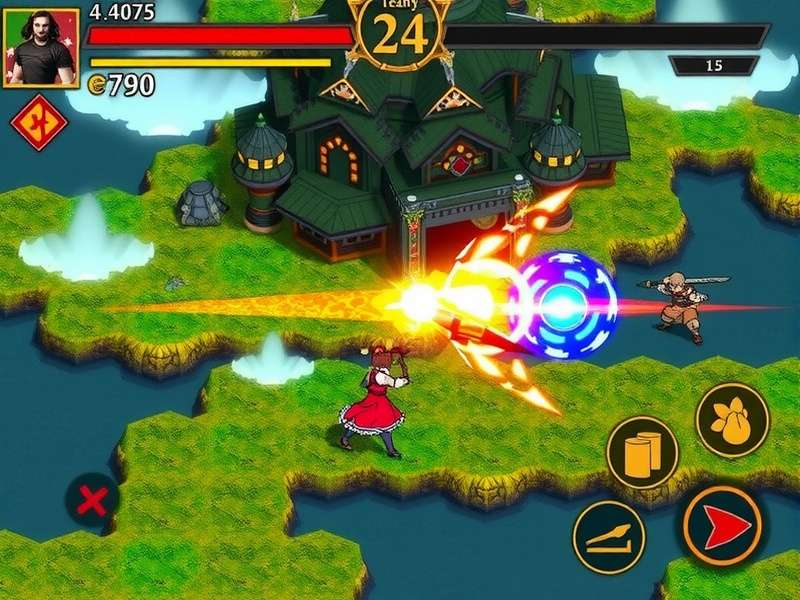
Task: Trigger the red arrow attack button
Action: [x=722, y=525]
